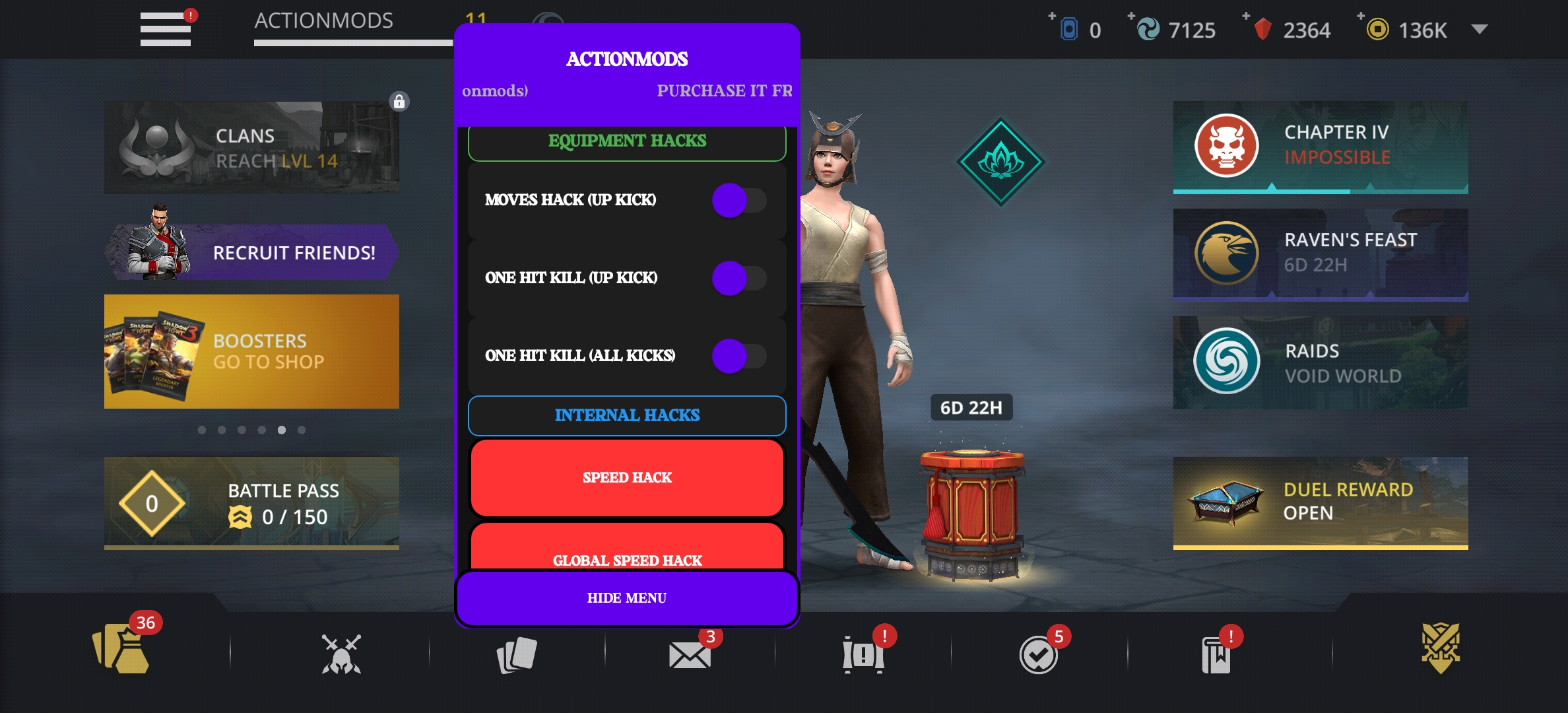Activate the Speed Hack button
The image size is (1568, 713).
point(627,477)
